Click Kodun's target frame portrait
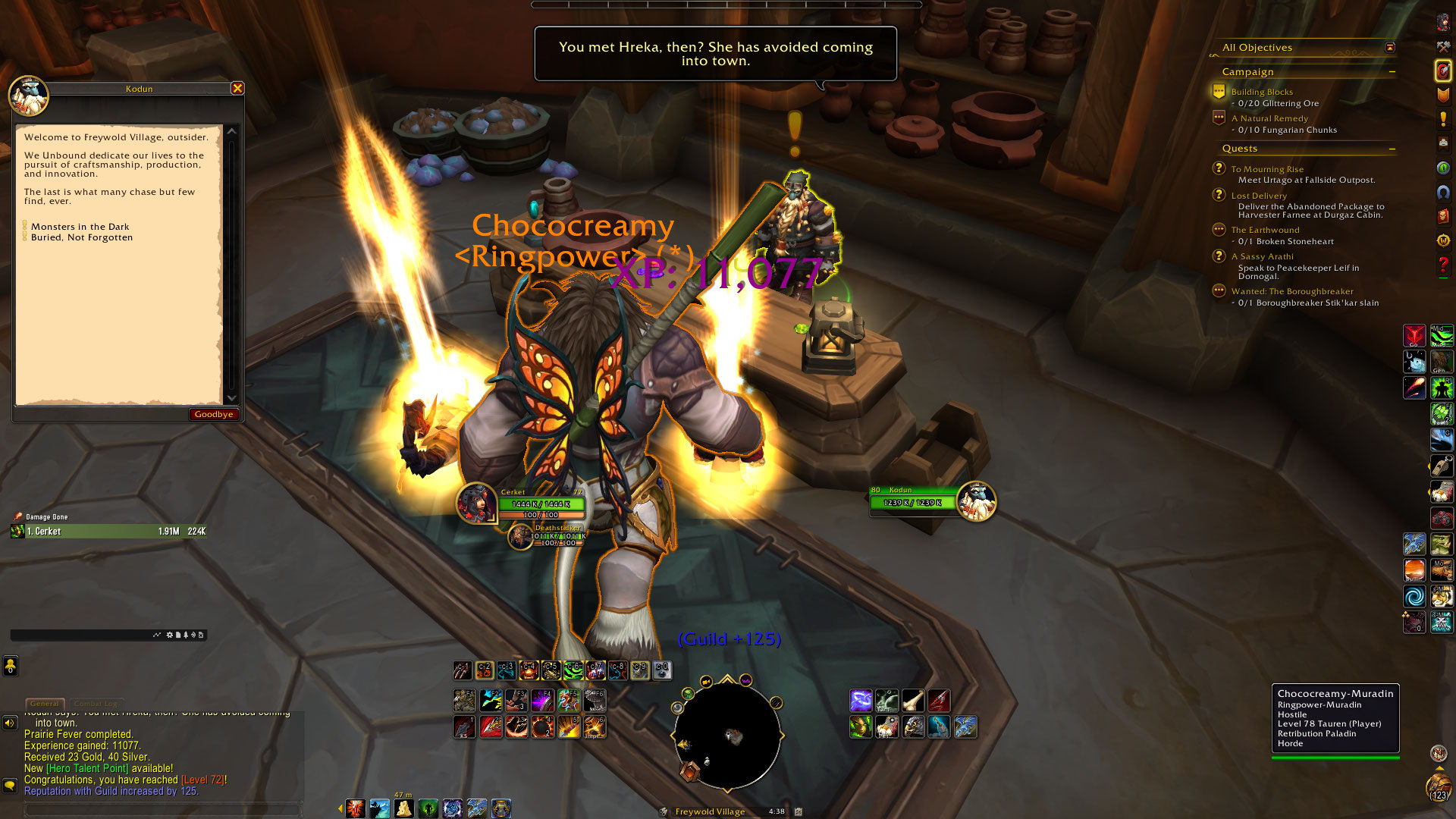This screenshot has height=819, width=1456. pyautogui.click(x=976, y=501)
